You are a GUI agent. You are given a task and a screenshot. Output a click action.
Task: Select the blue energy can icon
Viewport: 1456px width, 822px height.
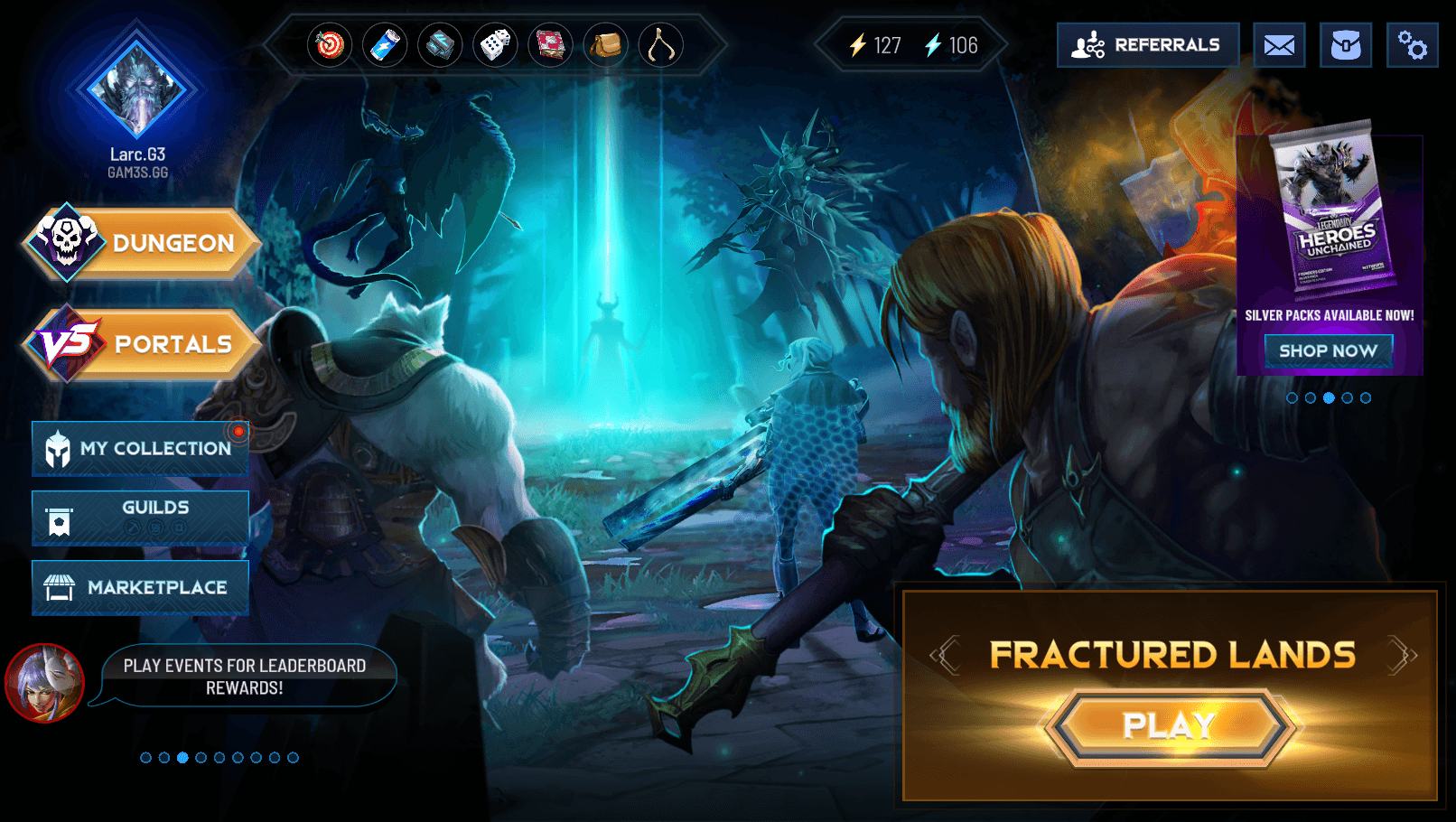tap(385, 45)
